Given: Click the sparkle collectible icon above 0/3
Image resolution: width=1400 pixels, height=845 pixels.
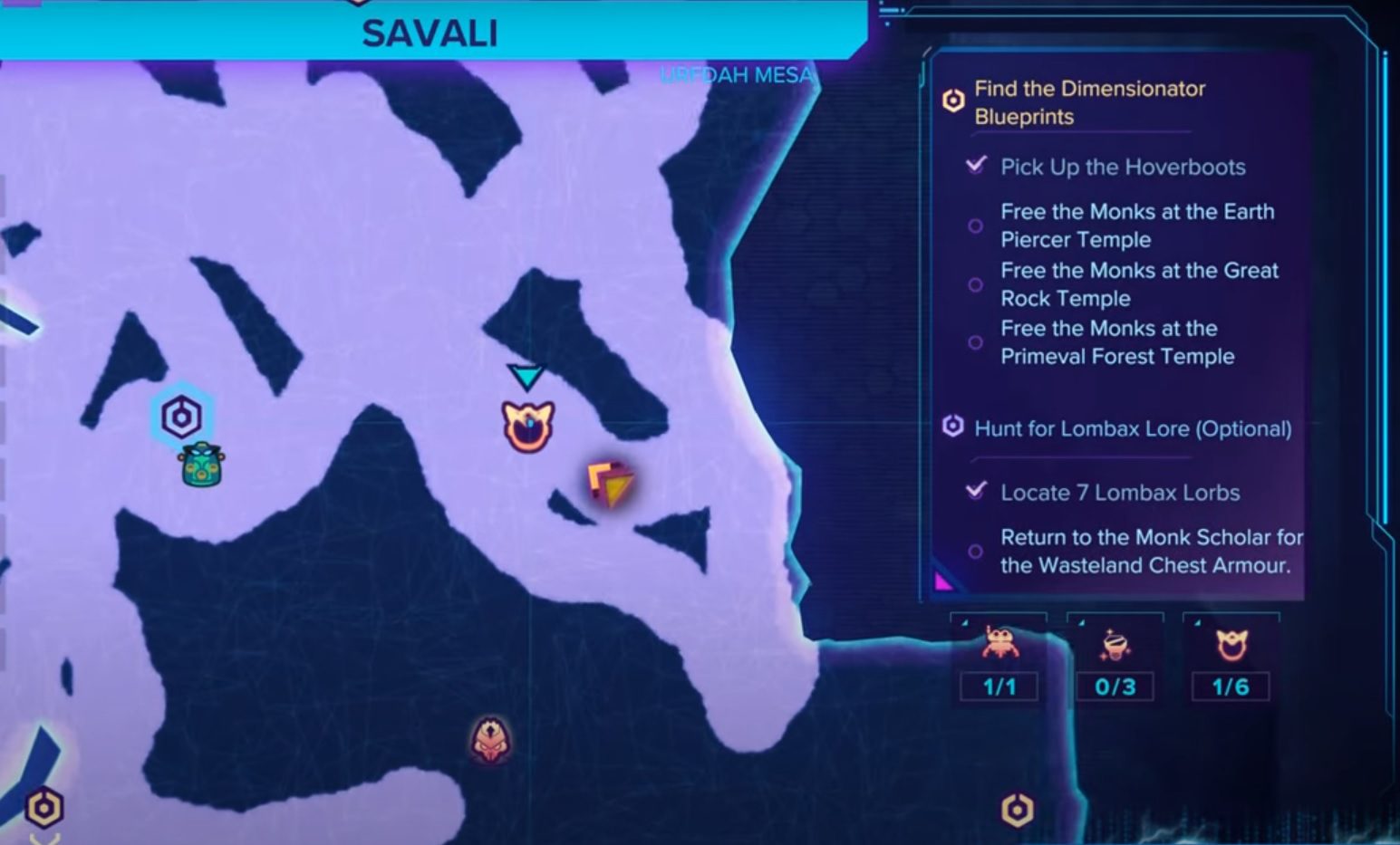Looking at the screenshot, I should pyautogui.click(x=1115, y=645).
